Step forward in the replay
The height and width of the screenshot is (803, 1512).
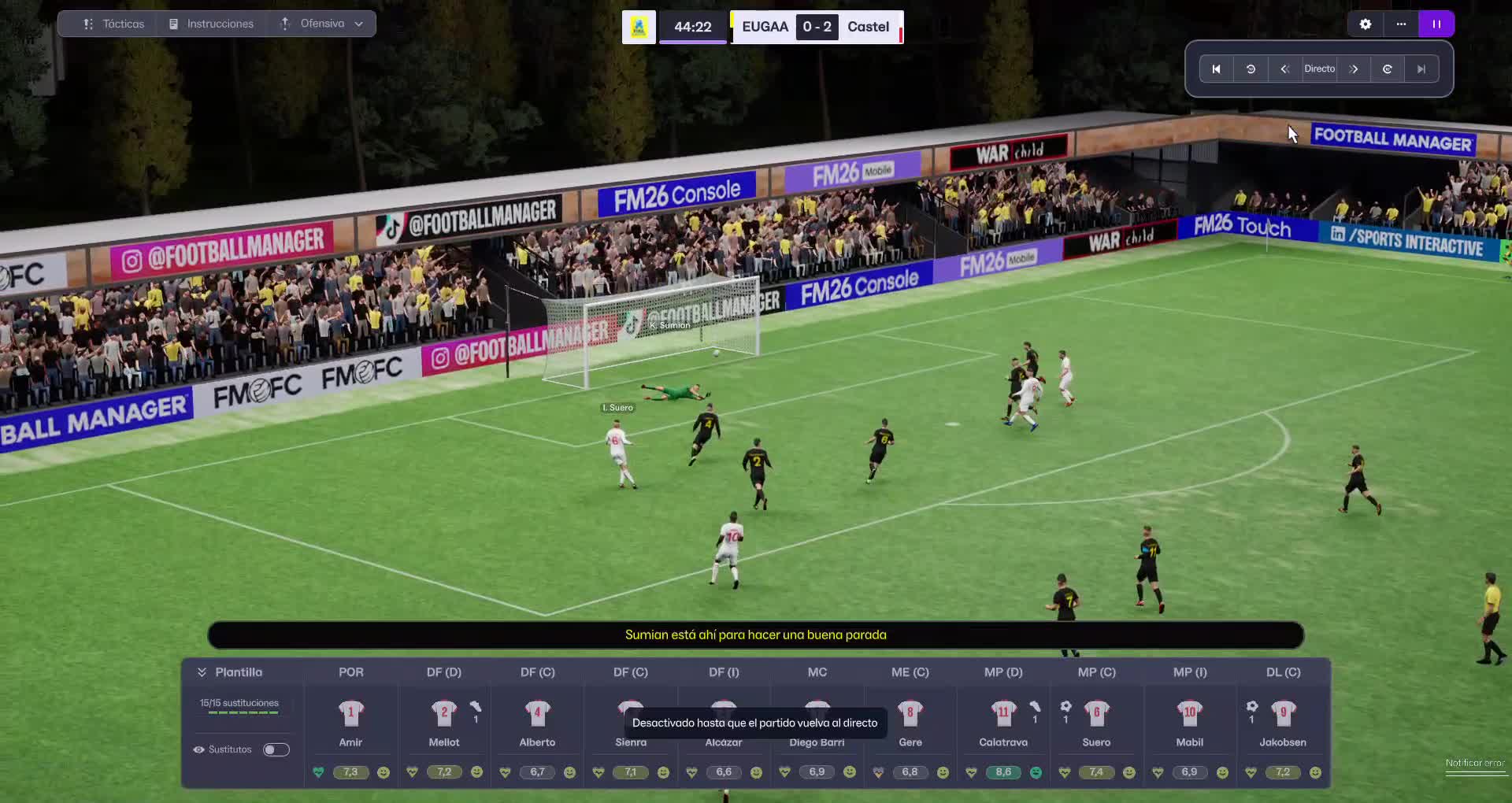tap(1354, 69)
